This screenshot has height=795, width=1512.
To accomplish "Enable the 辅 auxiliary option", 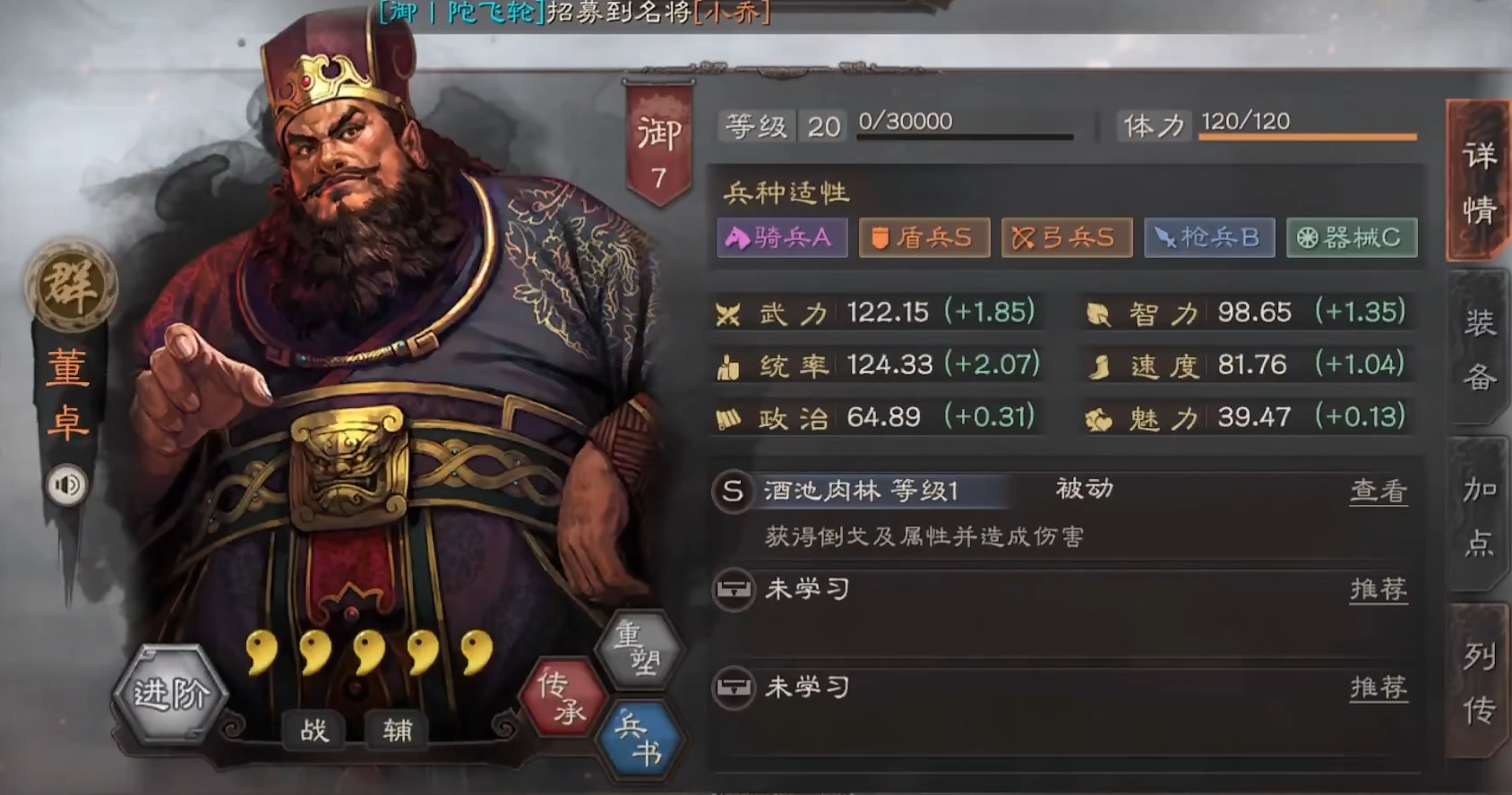I will coord(394,731).
